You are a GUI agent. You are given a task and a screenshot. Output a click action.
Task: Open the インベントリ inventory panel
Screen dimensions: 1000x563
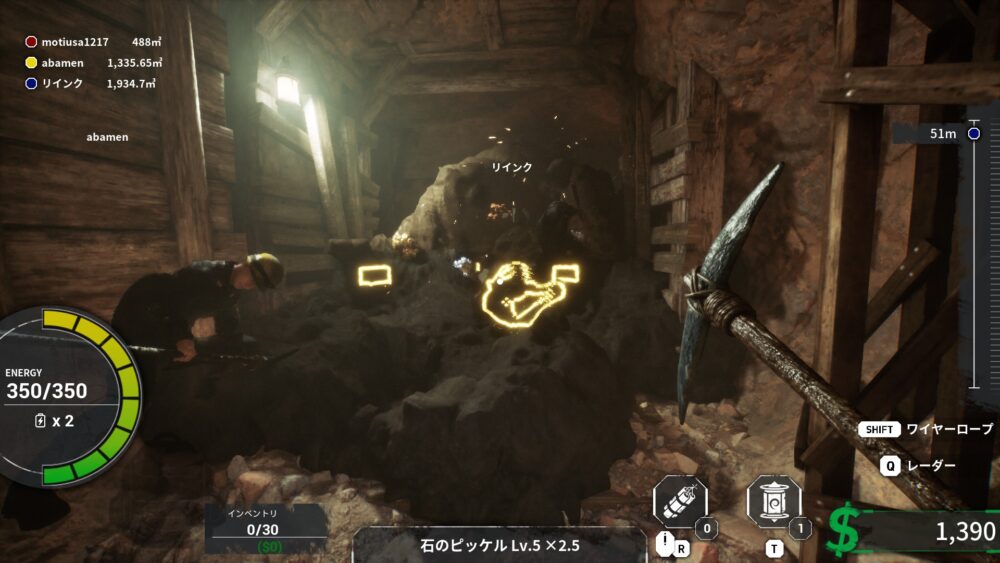(x=267, y=527)
